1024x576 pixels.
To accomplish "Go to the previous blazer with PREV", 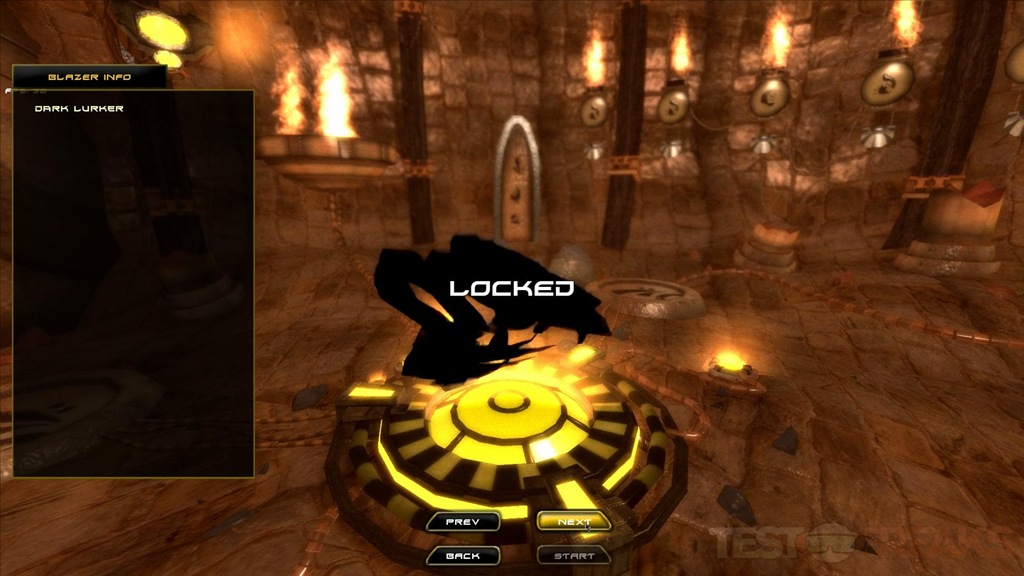I will click(462, 522).
